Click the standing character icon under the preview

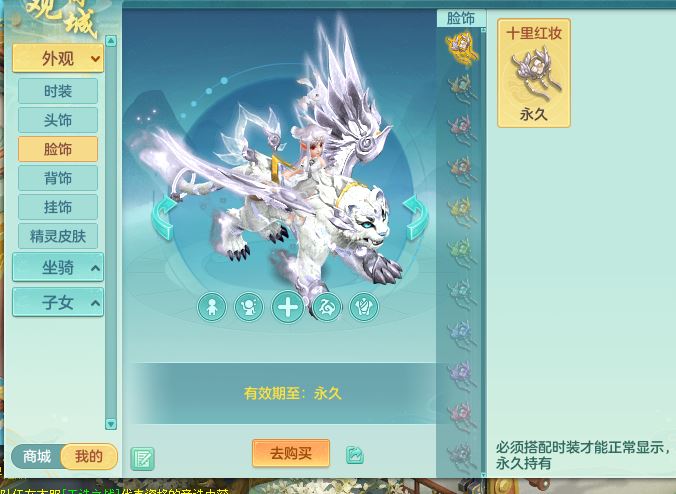point(212,307)
